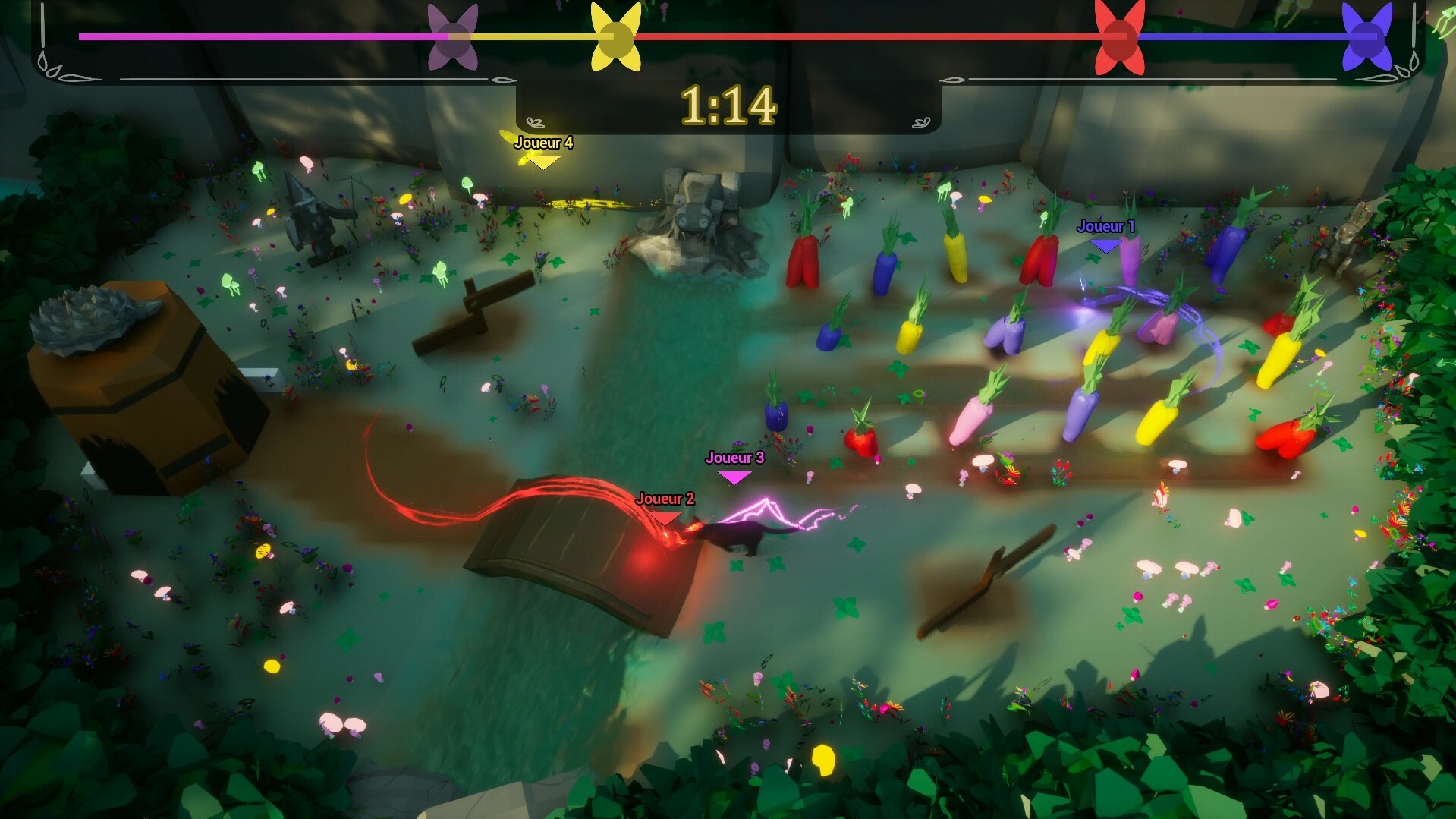The height and width of the screenshot is (819, 1456).
Task: Click the Joueur 3 pink arrow indicator
Action: [733, 474]
